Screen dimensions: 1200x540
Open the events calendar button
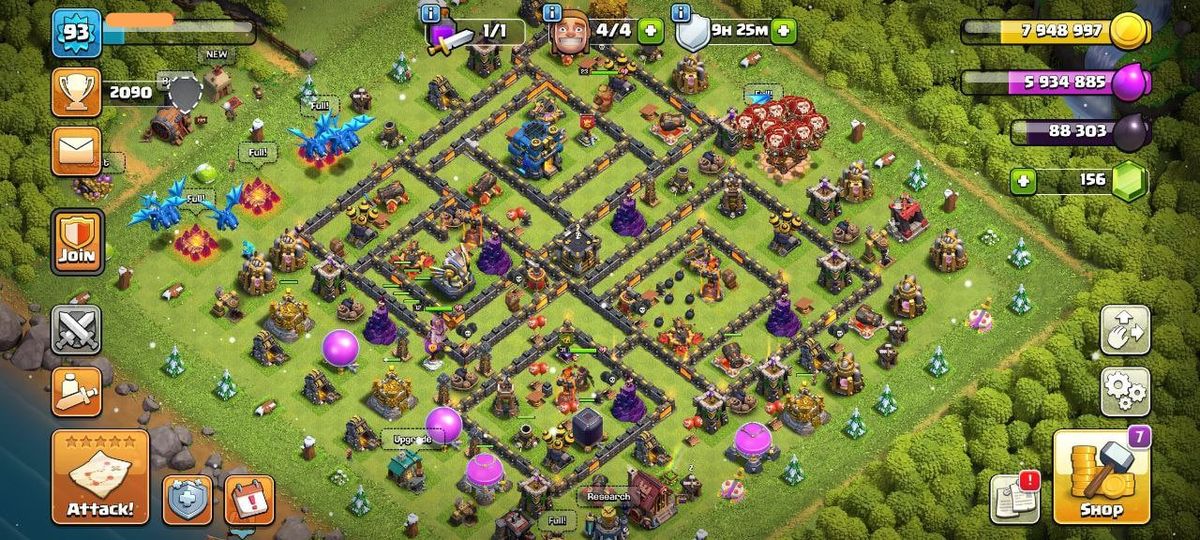[249, 499]
